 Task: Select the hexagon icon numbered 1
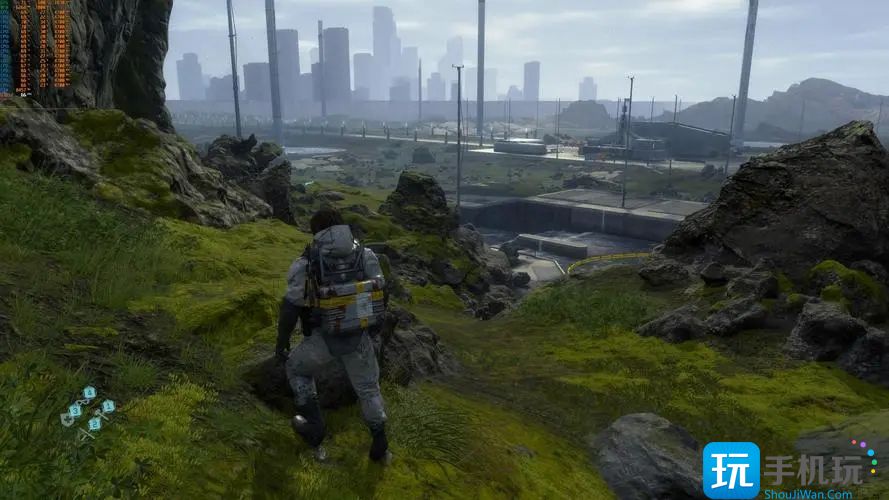coord(108,406)
